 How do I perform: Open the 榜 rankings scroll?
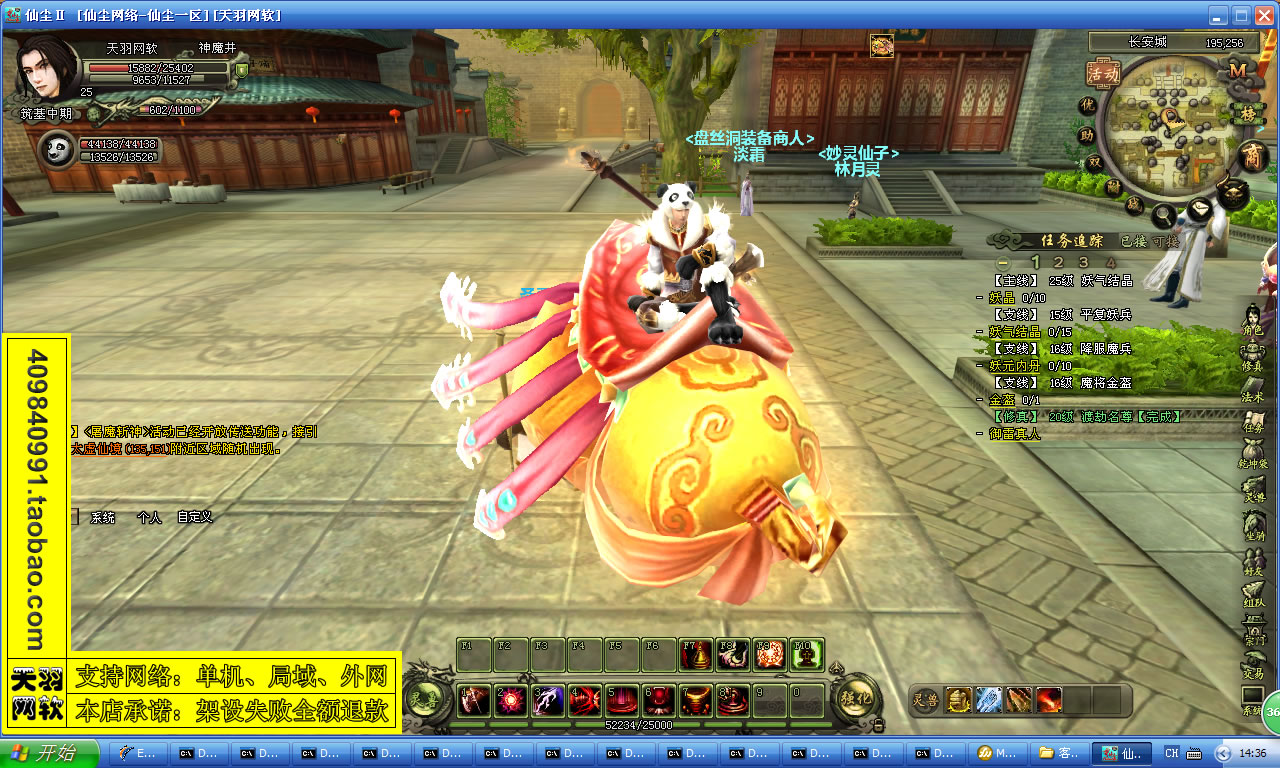(1247, 114)
